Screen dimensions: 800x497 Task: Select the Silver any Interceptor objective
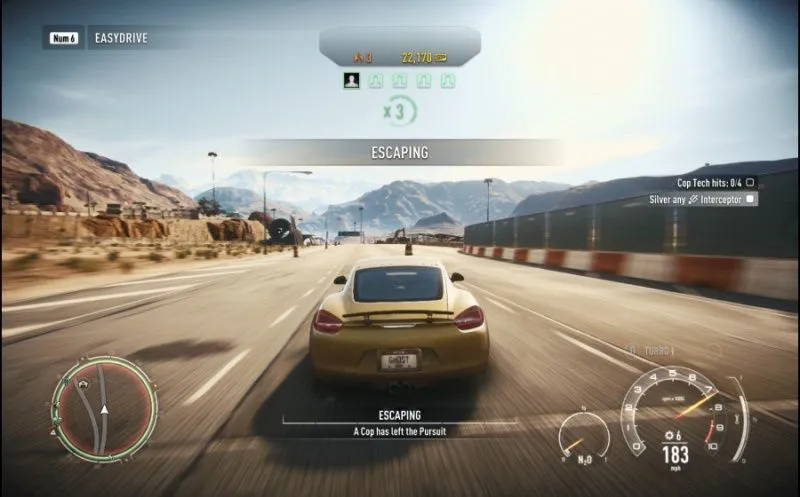tap(702, 199)
